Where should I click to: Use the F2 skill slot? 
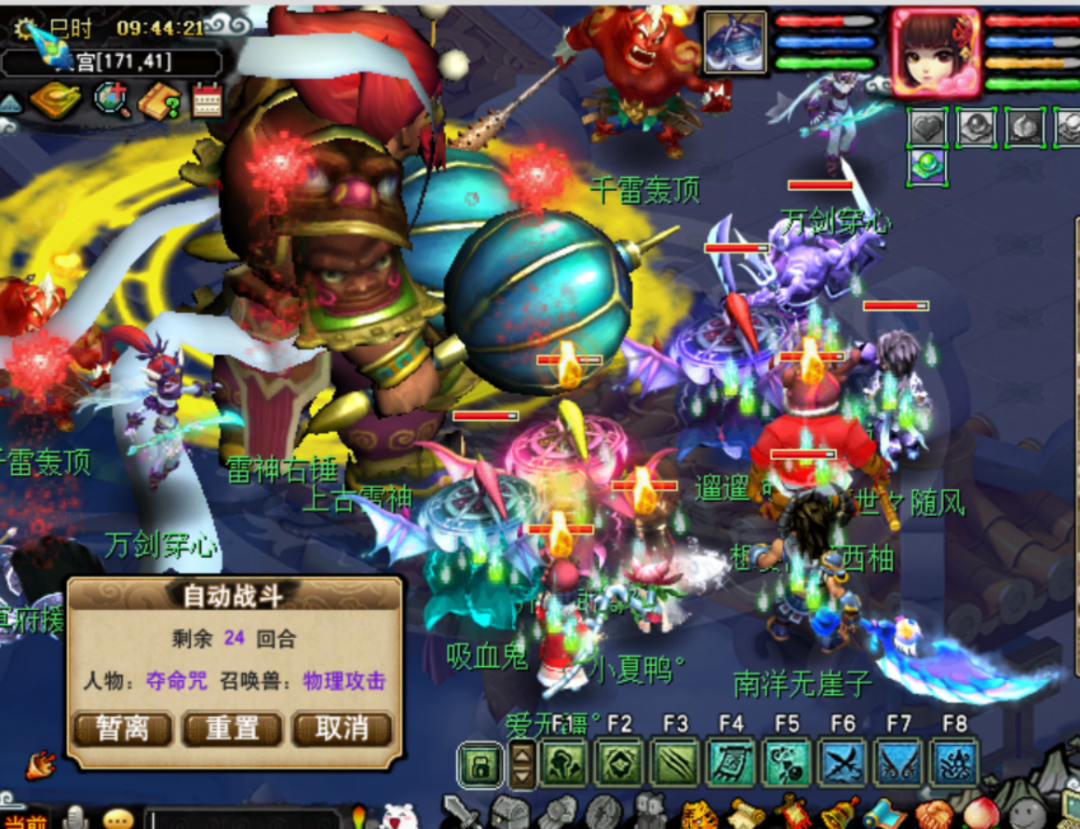click(x=619, y=764)
